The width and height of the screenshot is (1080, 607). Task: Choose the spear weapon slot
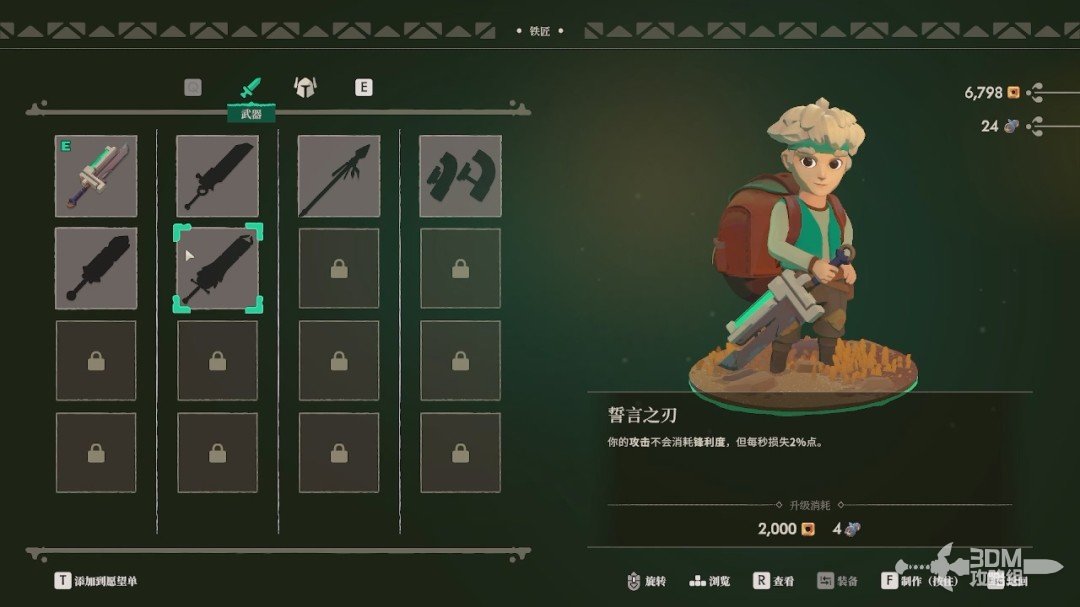point(339,176)
